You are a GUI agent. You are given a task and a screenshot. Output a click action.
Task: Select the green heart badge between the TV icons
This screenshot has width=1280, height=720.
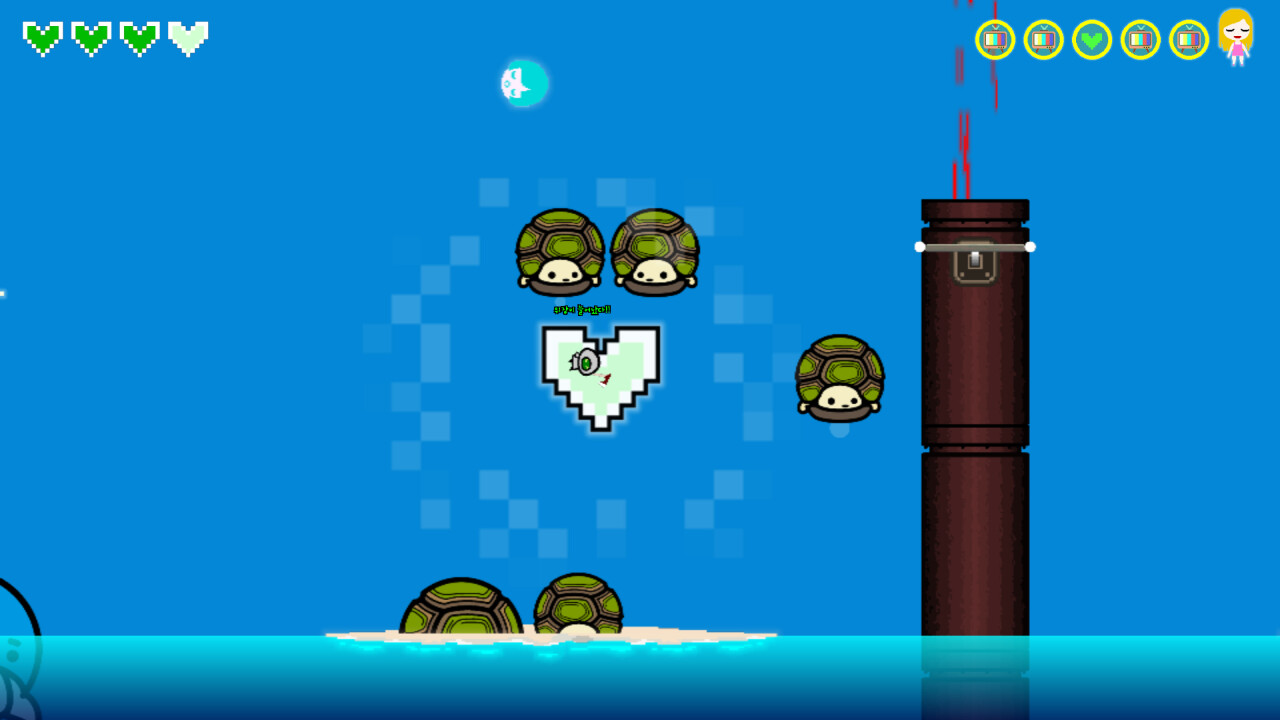(1092, 41)
